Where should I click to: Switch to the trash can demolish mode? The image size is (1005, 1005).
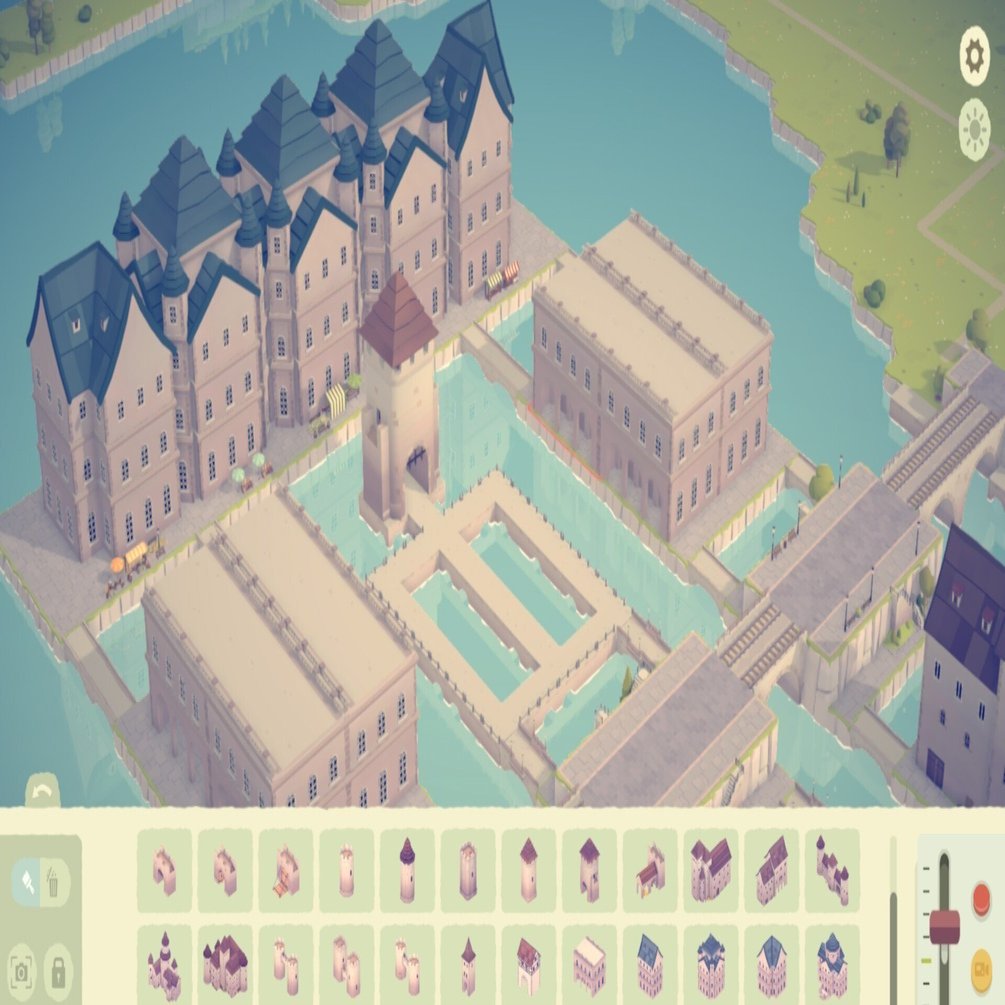[54, 882]
